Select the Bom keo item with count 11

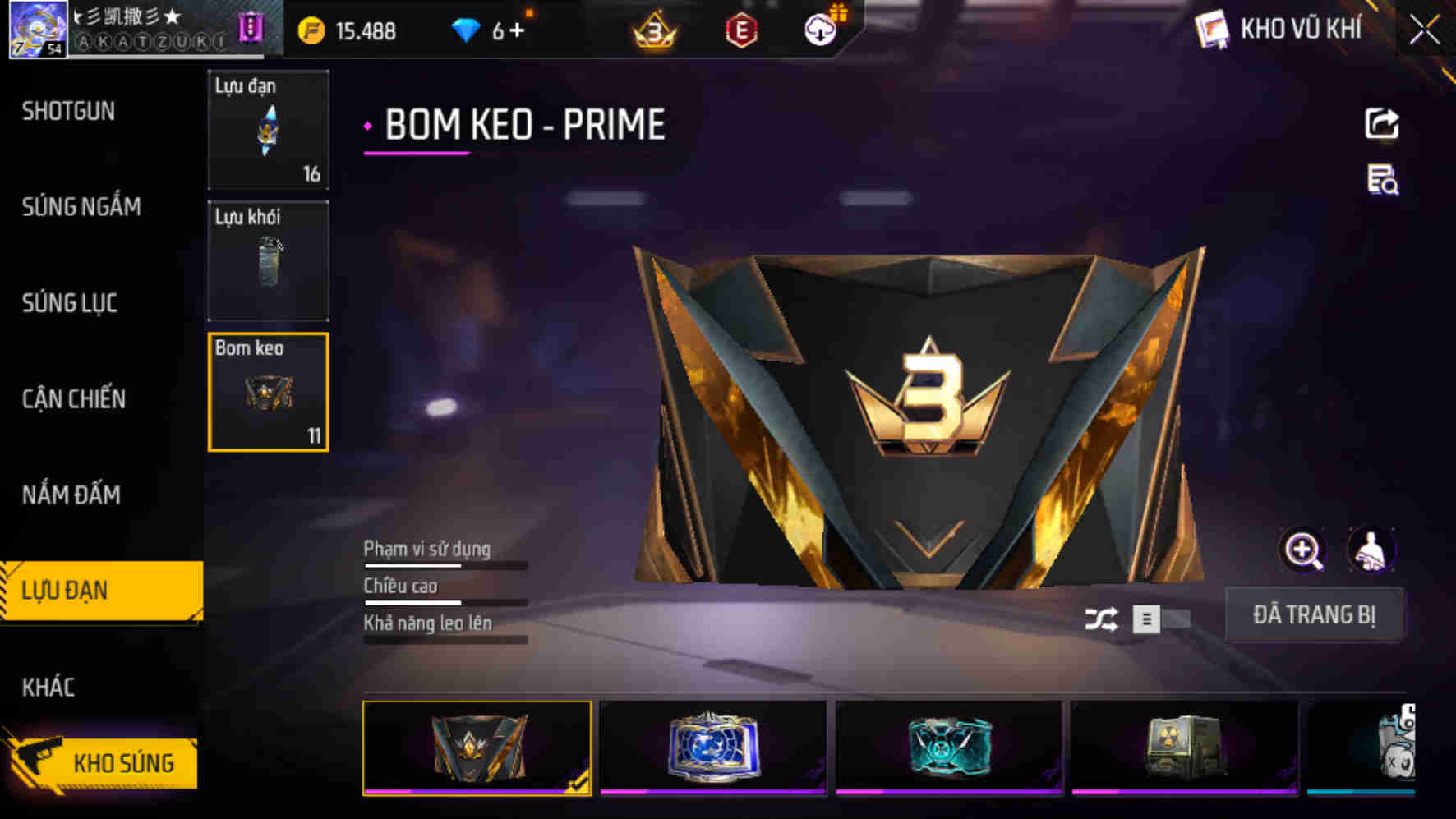[268, 392]
